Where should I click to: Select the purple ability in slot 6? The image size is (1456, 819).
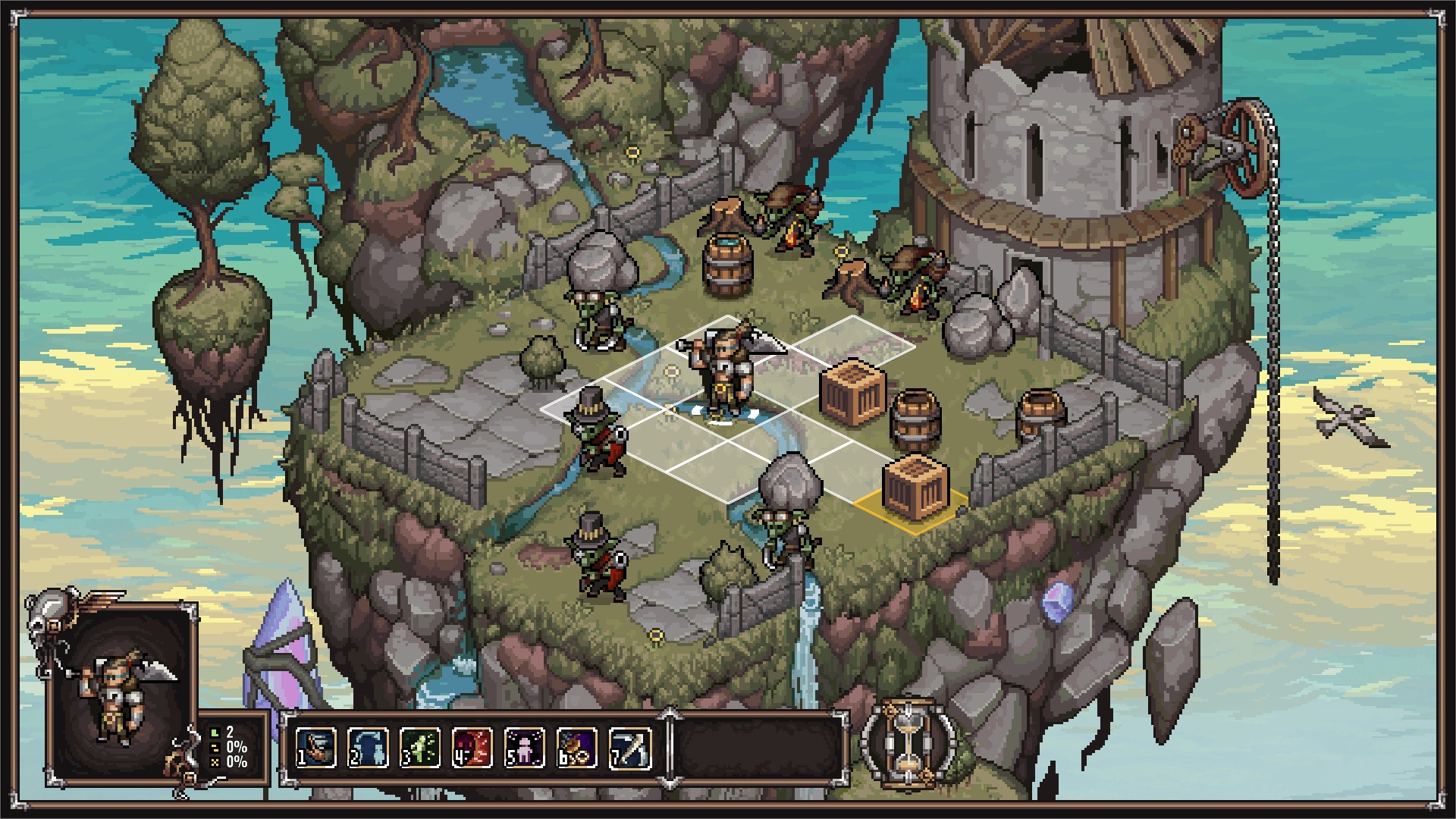click(576, 748)
